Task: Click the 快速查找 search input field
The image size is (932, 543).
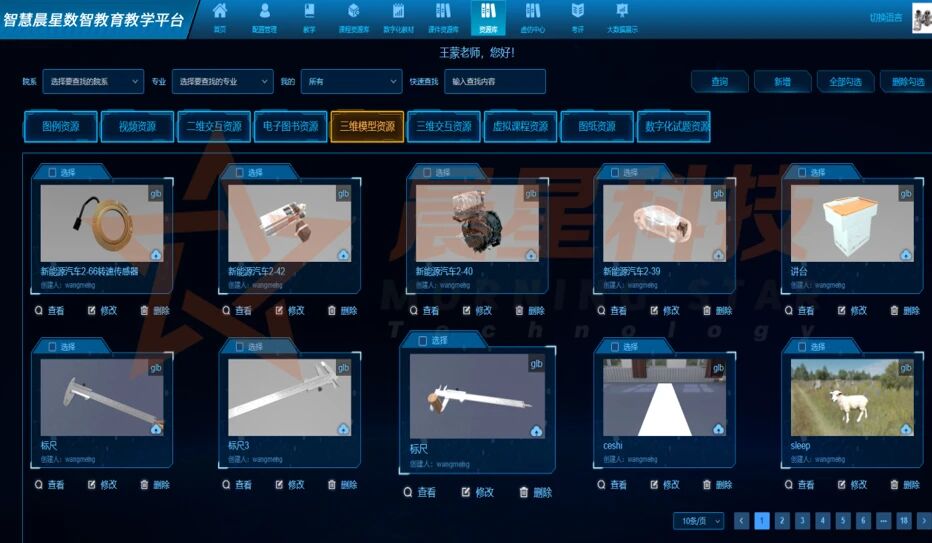Action: click(495, 81)
